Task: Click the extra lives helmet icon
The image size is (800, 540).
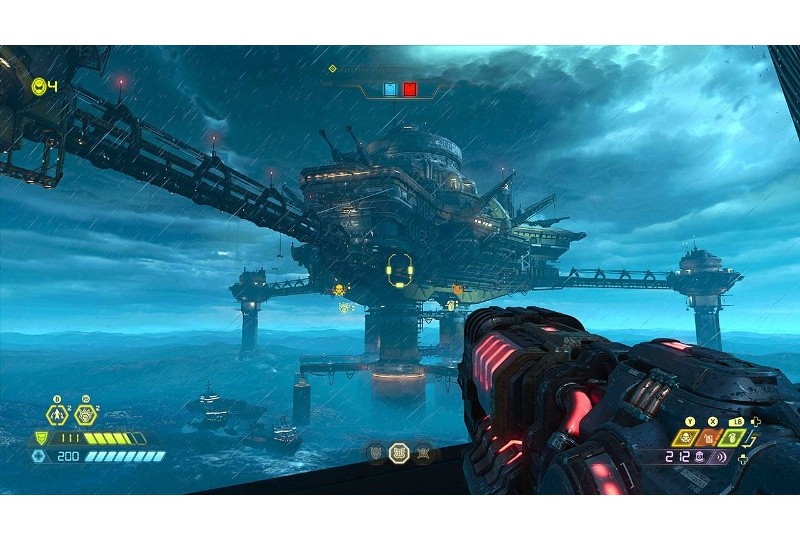Action: (x=39, y=86)
